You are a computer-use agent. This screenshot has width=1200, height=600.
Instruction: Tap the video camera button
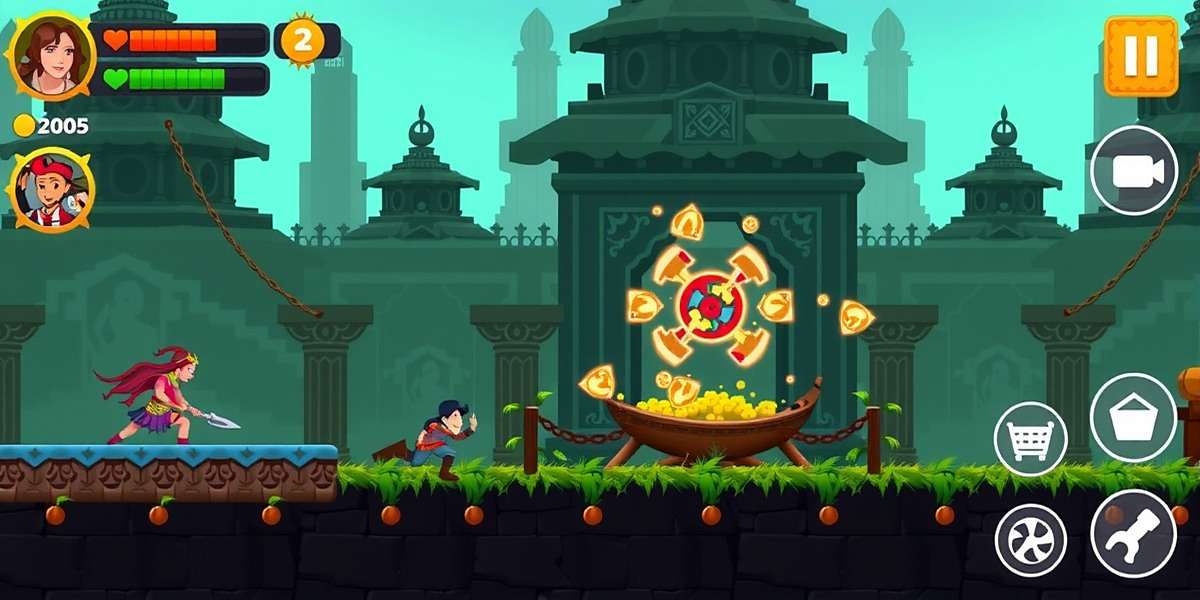point(1134,171)
